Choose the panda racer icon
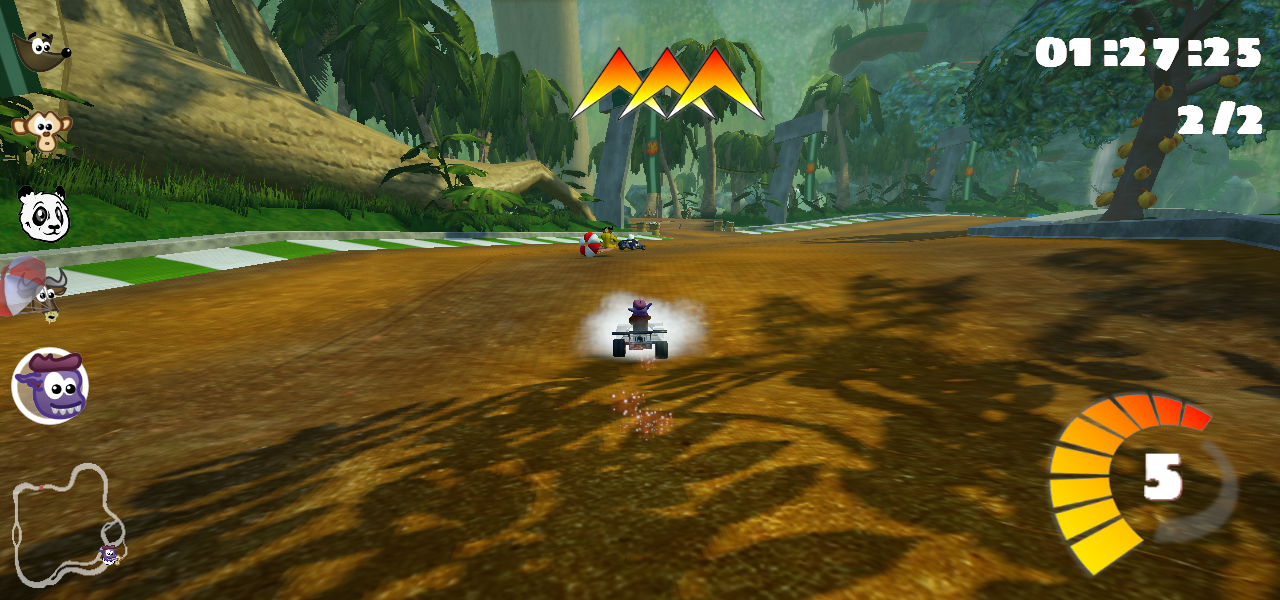1280x600 pixels. tap(43, 214)
